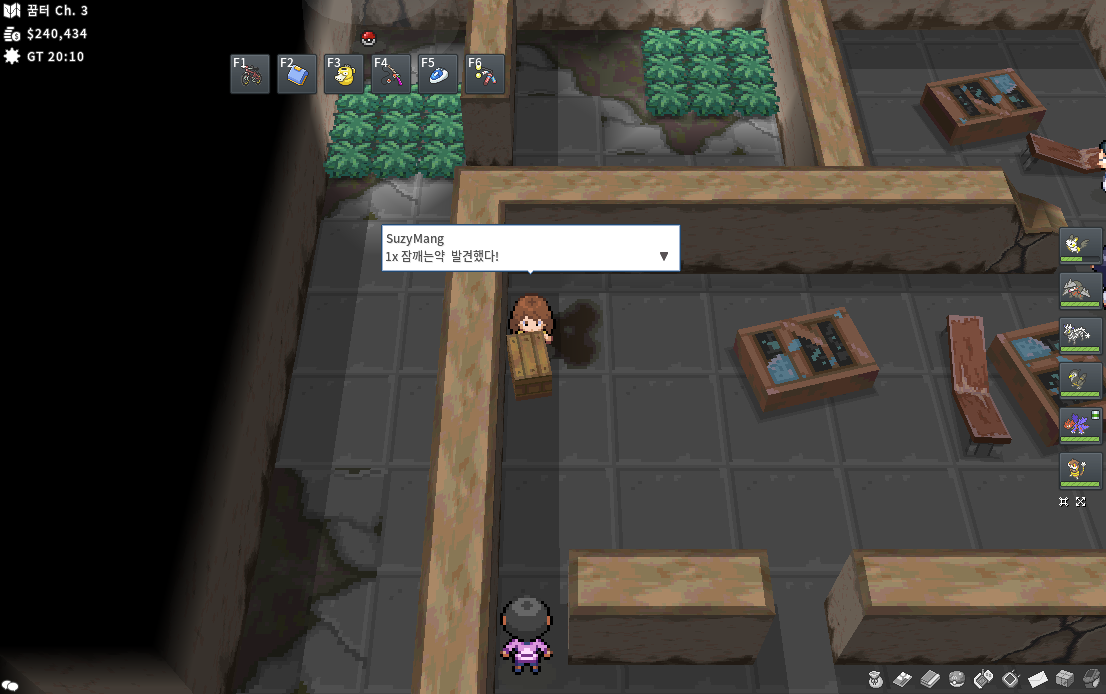Activate the yellow Psyduck item in the F3 slot
Viewport: 1106px width, 694px height.
point(344,74)
